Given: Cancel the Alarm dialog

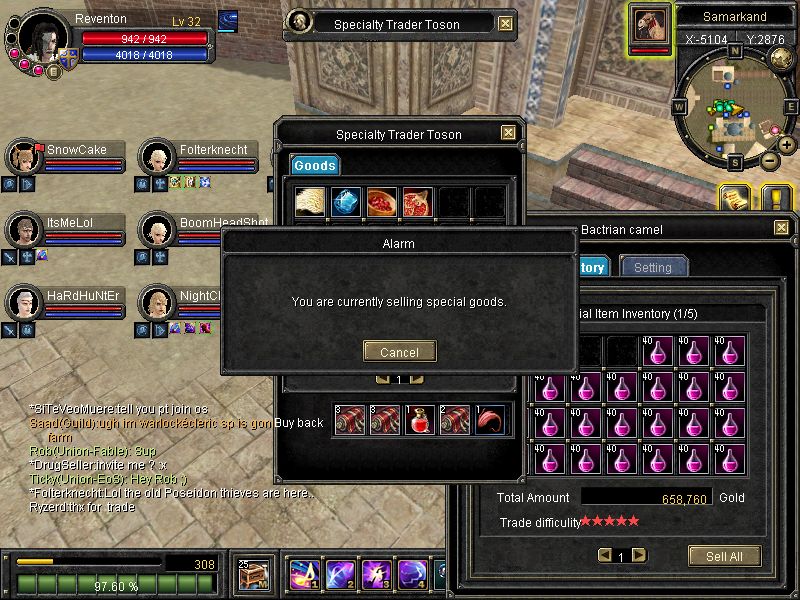Looking at the screenshot, I should pyautogui.click(x=399, y=352).
